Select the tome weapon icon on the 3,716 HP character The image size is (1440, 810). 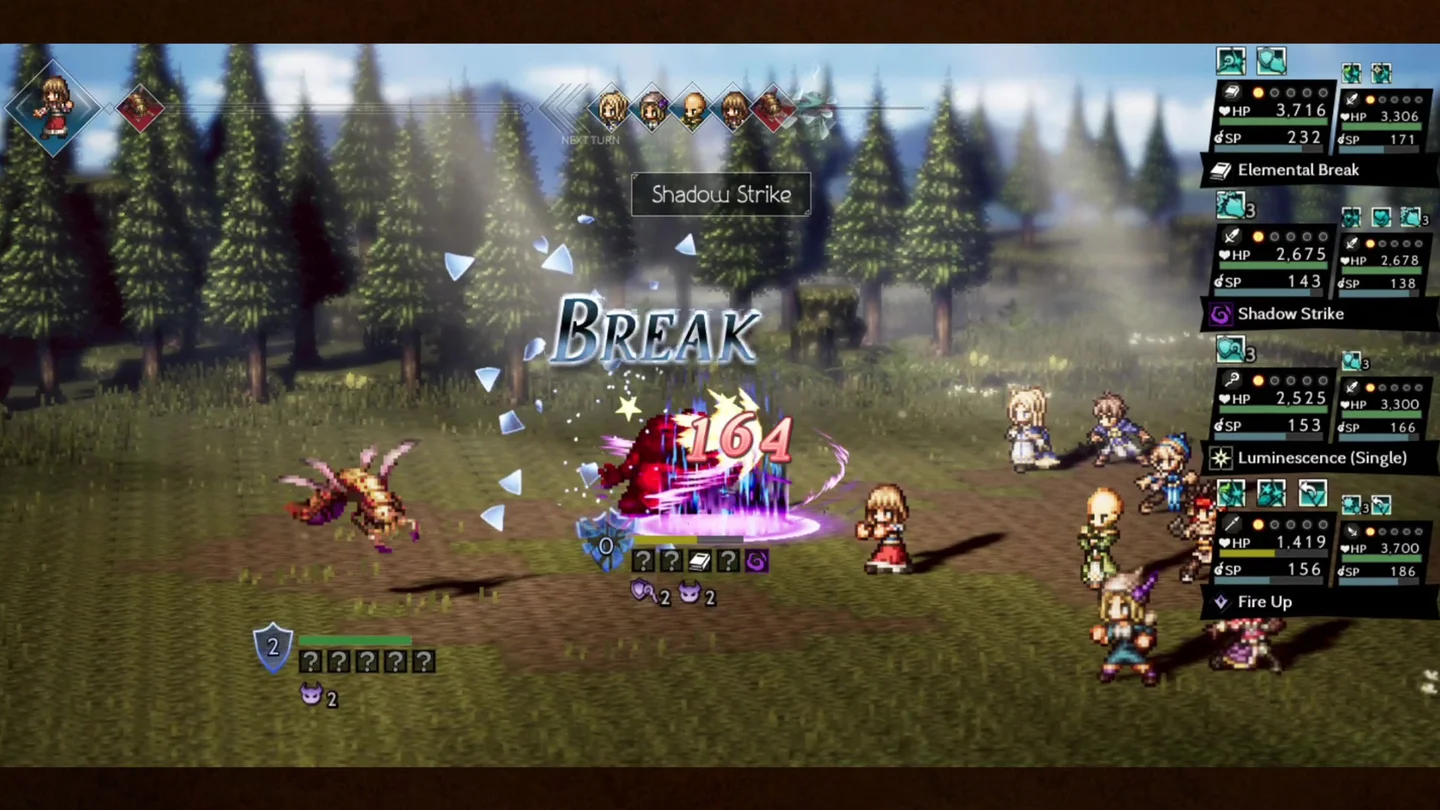[1232, 93]
